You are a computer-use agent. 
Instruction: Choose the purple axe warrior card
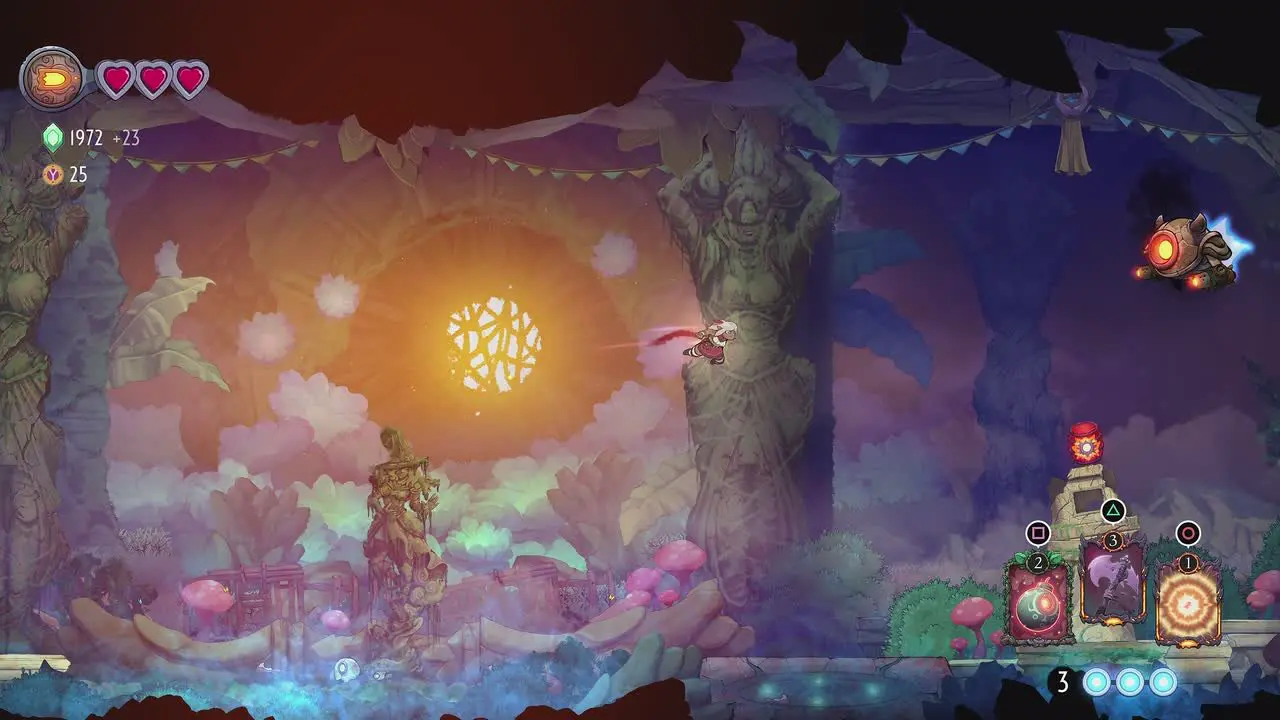click(1112, 583)
